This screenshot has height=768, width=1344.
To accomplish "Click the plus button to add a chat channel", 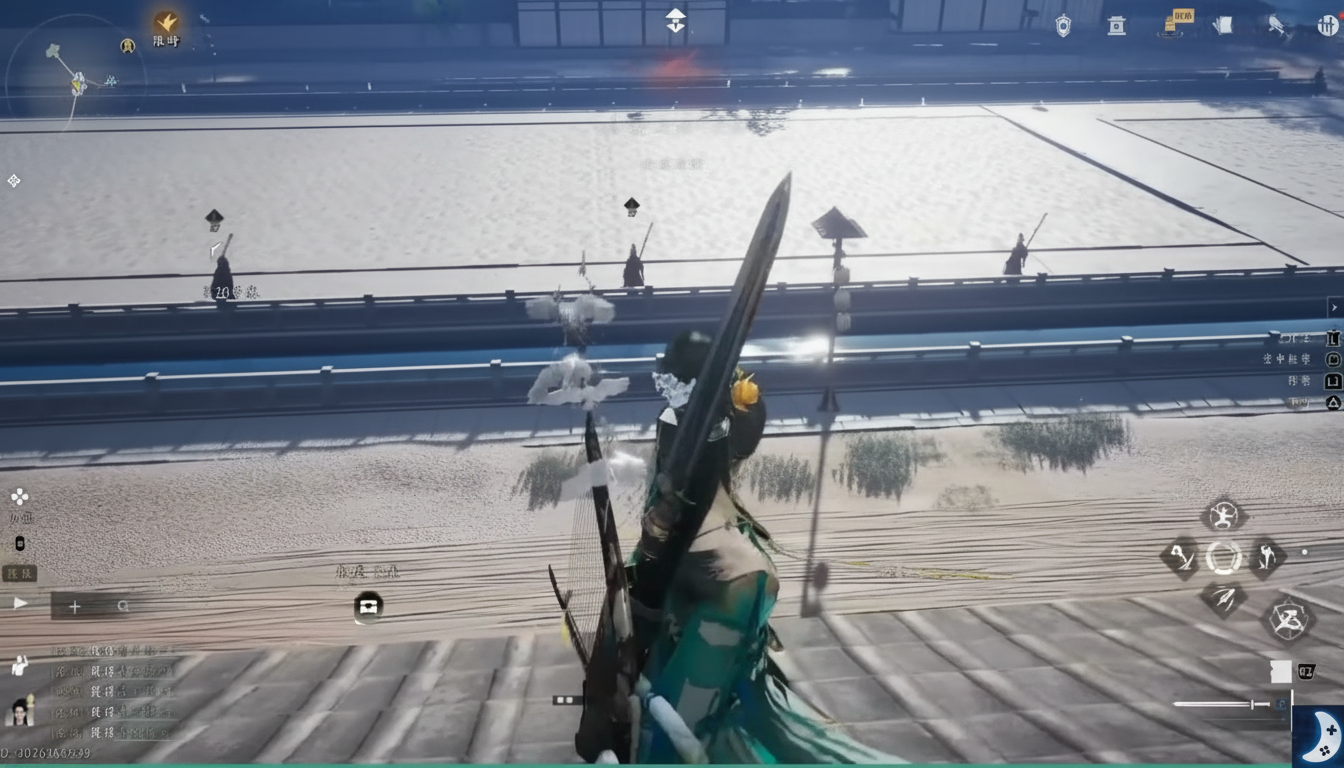I will (x=75, y=606).
